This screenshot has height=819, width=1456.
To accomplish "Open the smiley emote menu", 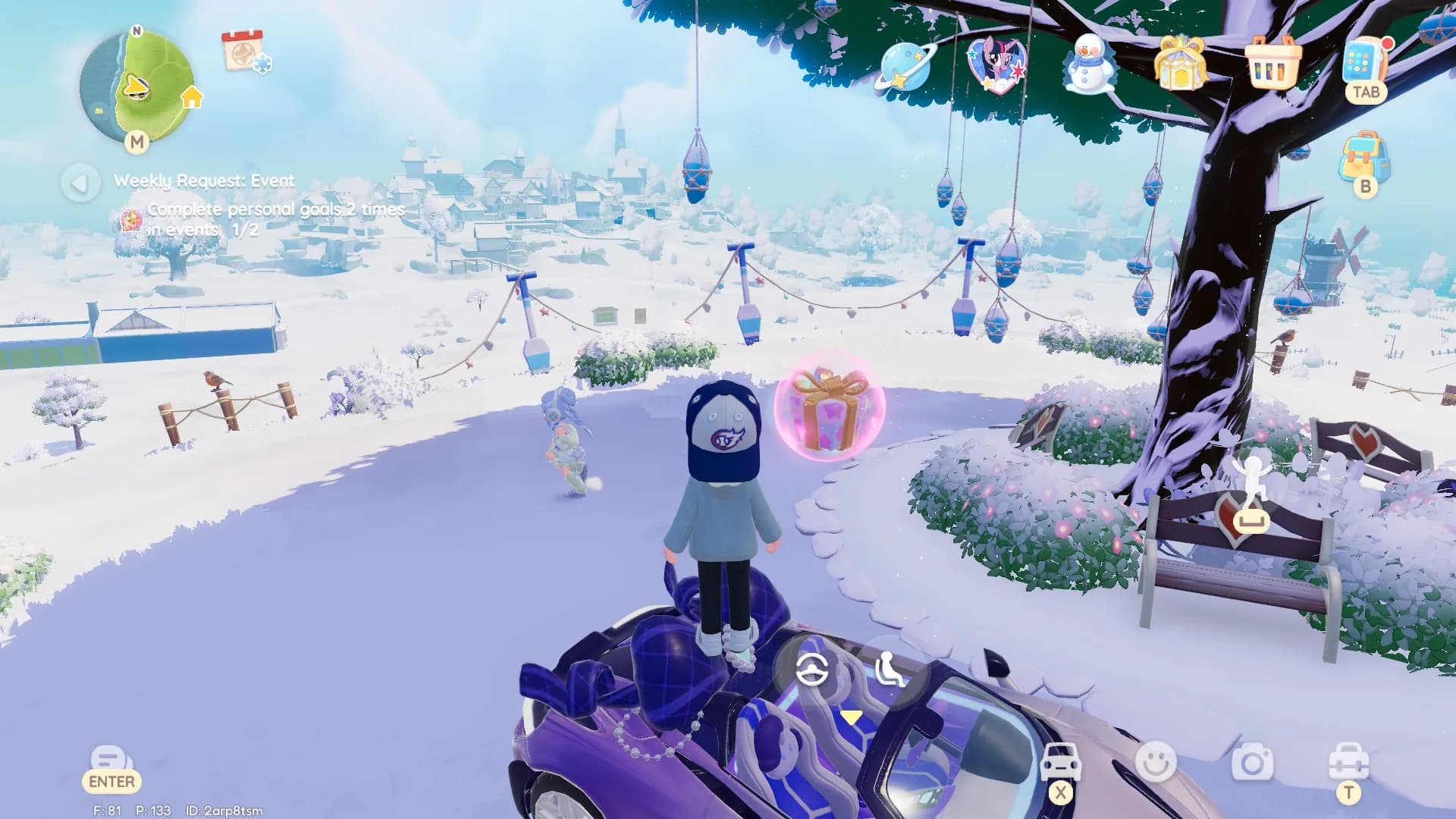I will coord(1156,761).
